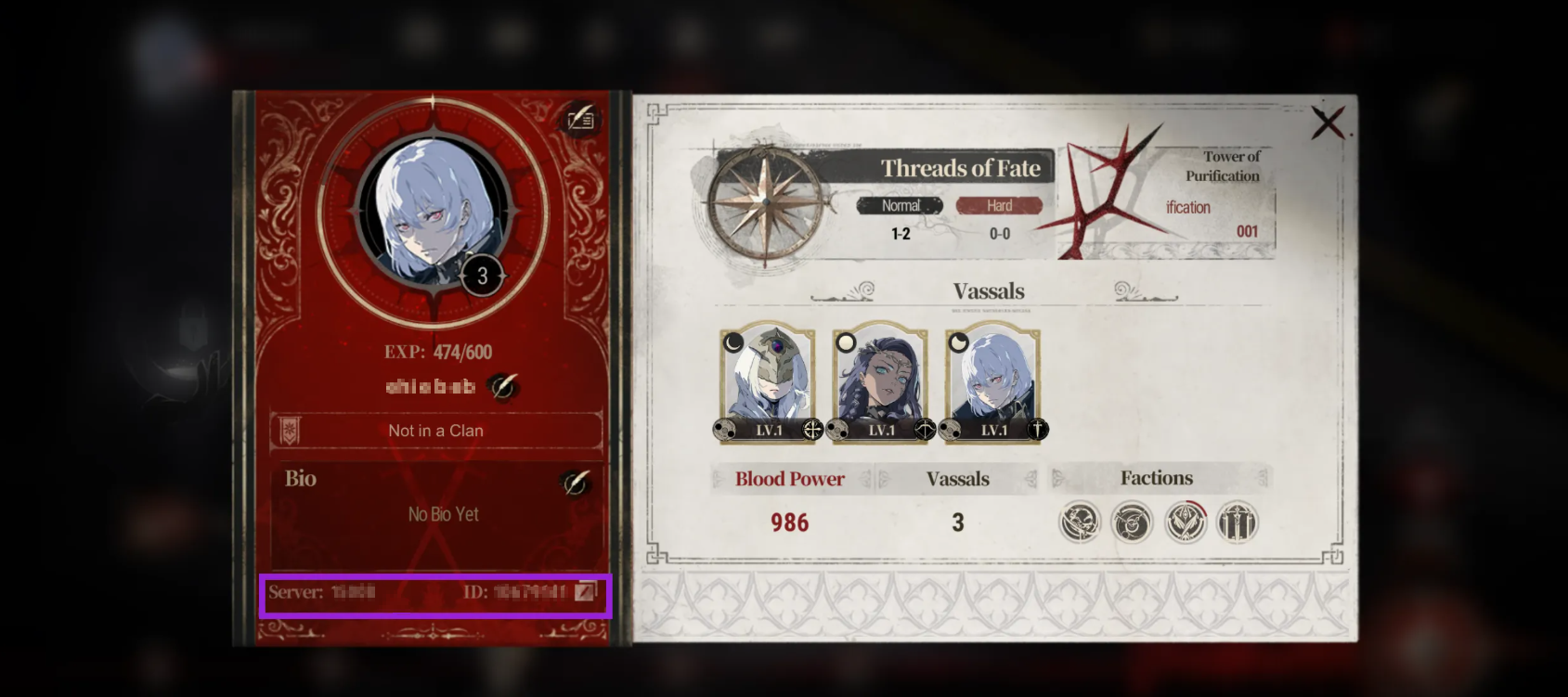Copy the player ID in the purple box

587,591
